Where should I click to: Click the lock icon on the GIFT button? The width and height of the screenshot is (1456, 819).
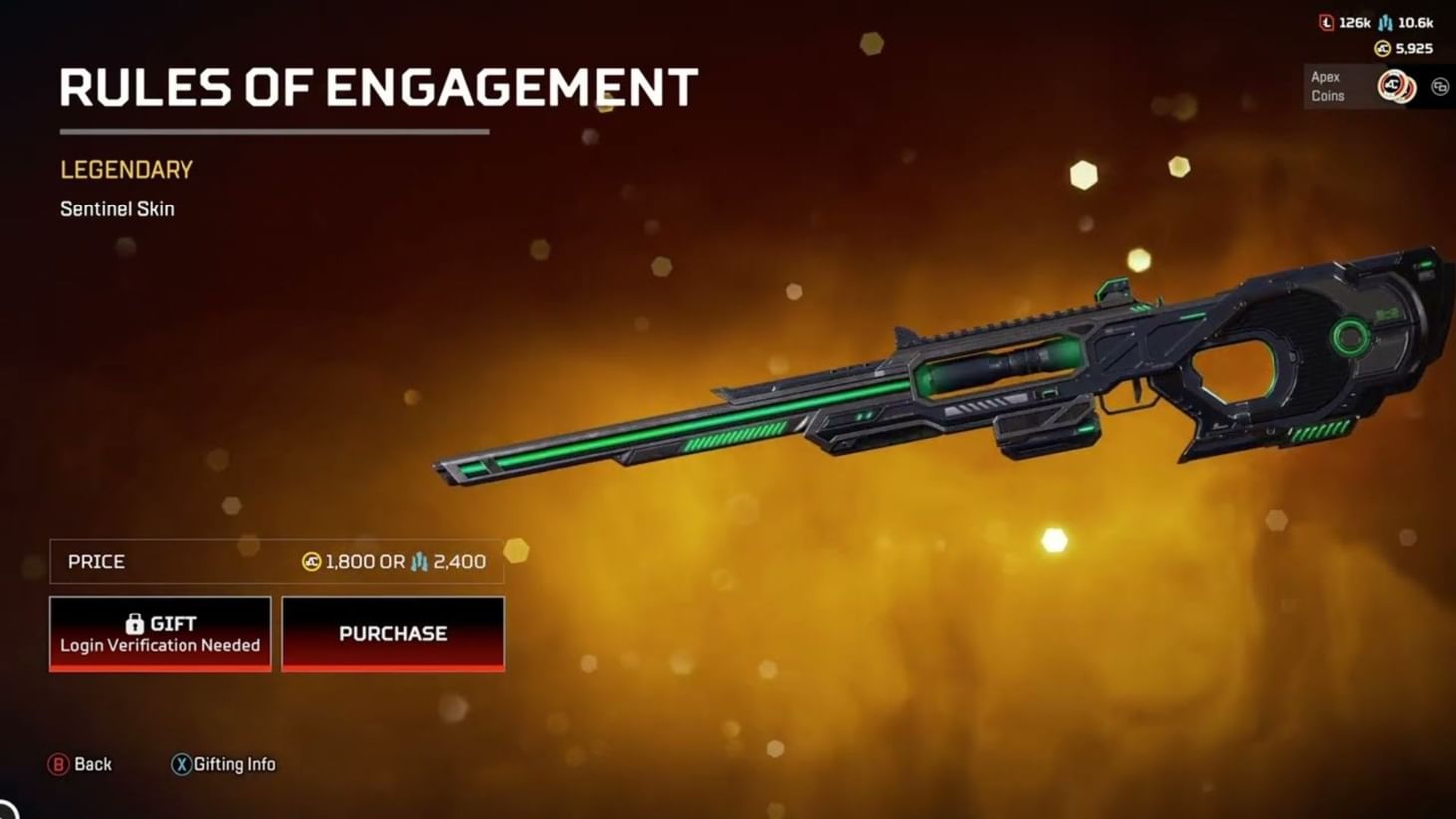[x=134, y=623]
